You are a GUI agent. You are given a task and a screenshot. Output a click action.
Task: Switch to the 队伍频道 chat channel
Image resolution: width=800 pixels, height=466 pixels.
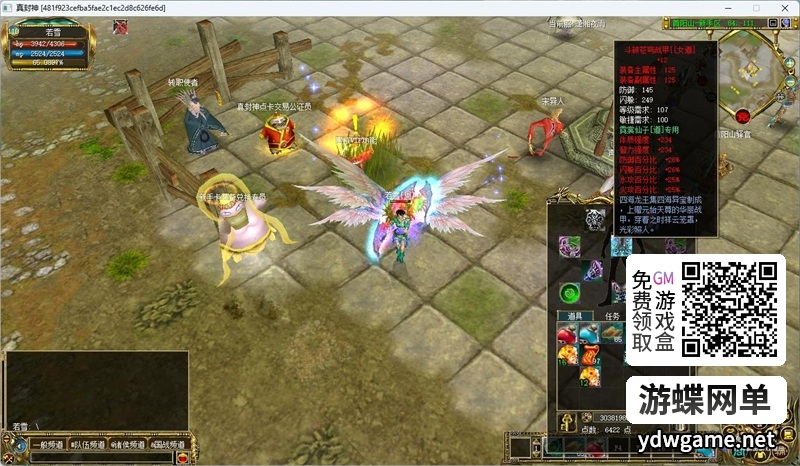coord(85,445)
